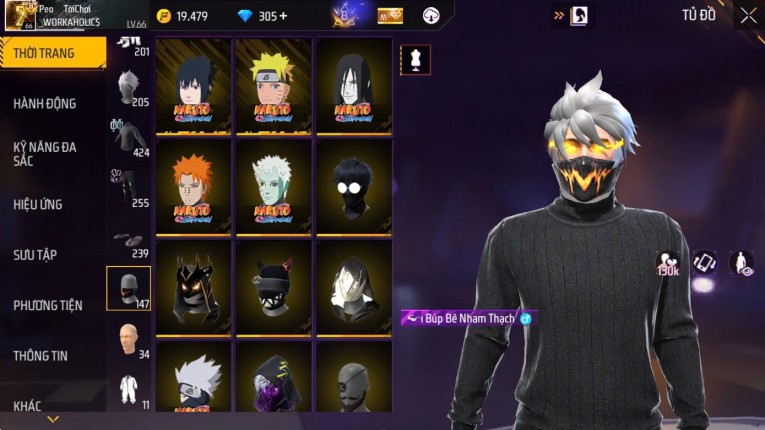Toggle the character view eye icon

741,262
